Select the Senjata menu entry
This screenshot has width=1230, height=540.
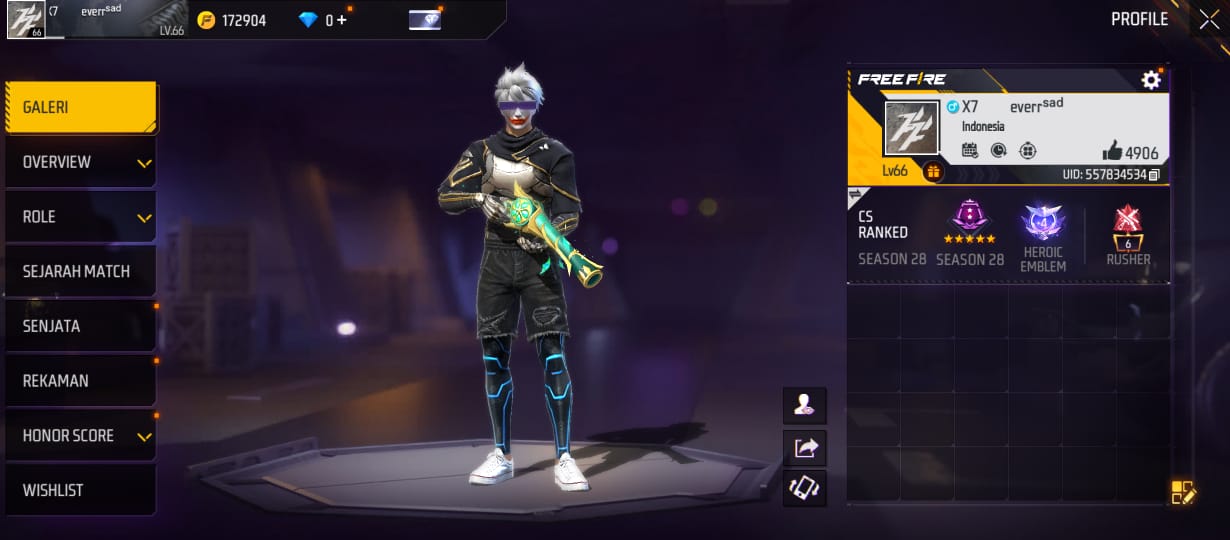(x=80, y=326)
